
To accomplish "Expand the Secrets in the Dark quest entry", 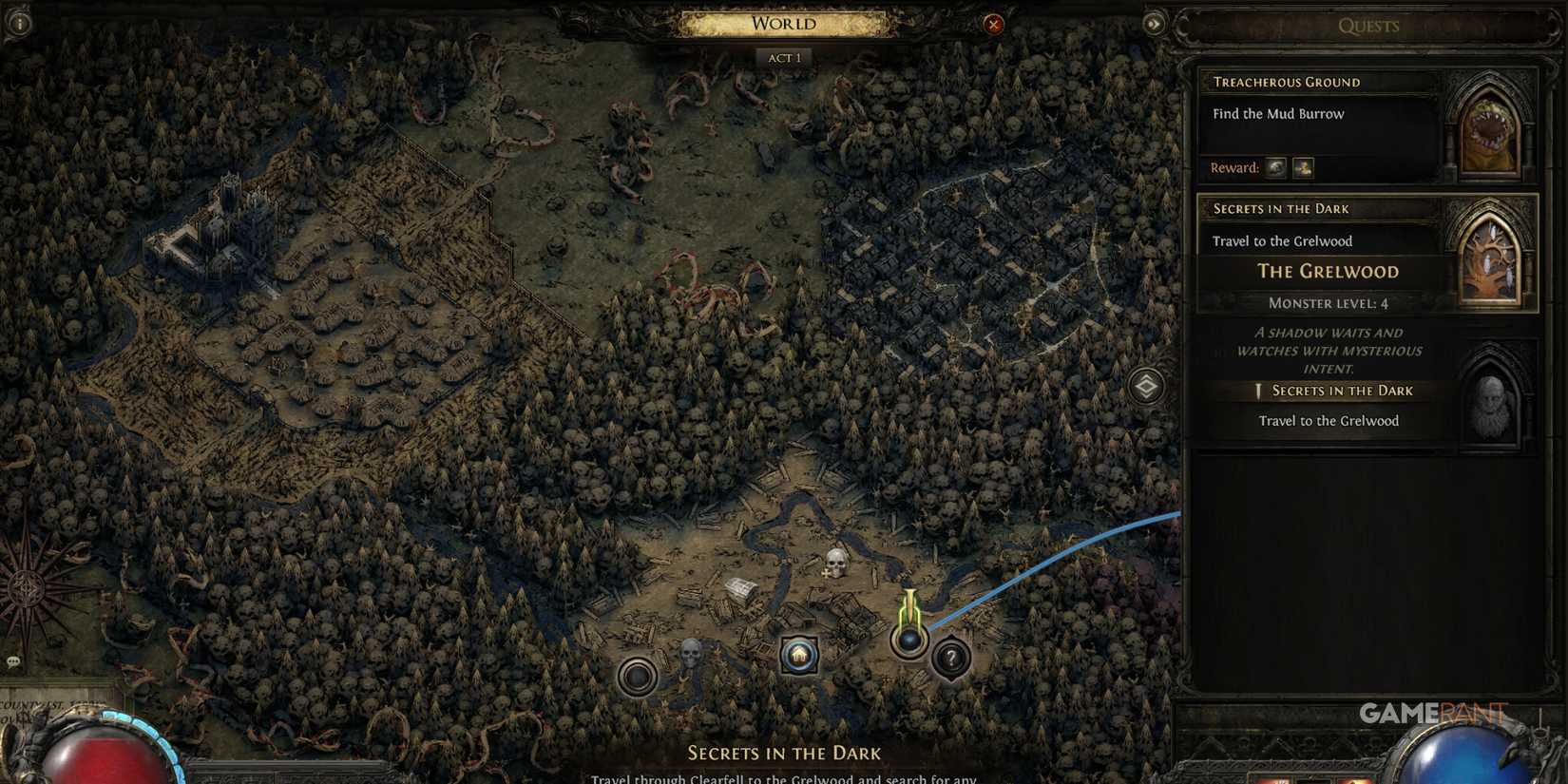I will coord(1279,208).
